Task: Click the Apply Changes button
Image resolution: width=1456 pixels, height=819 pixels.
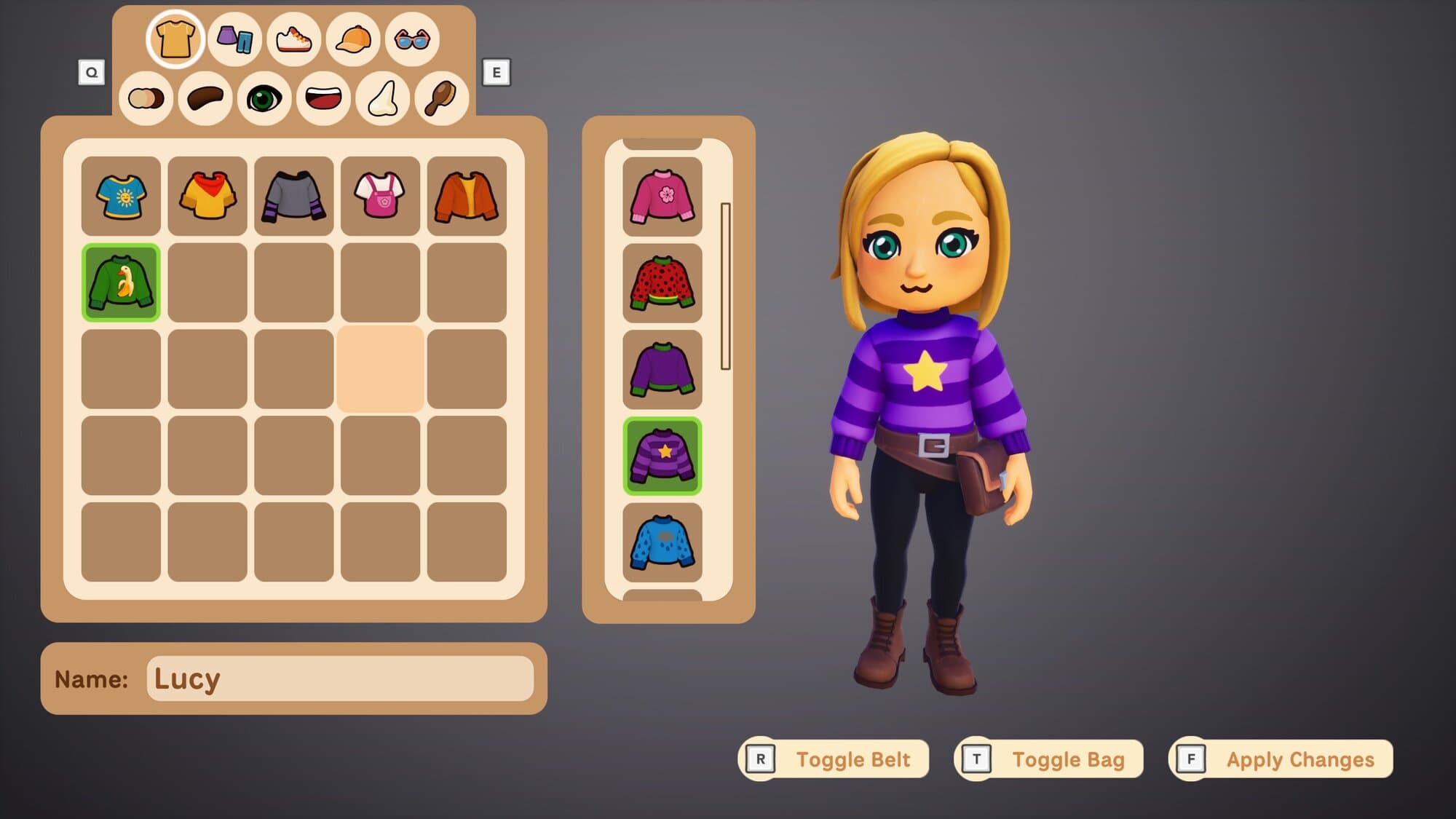Action: 1282,759
